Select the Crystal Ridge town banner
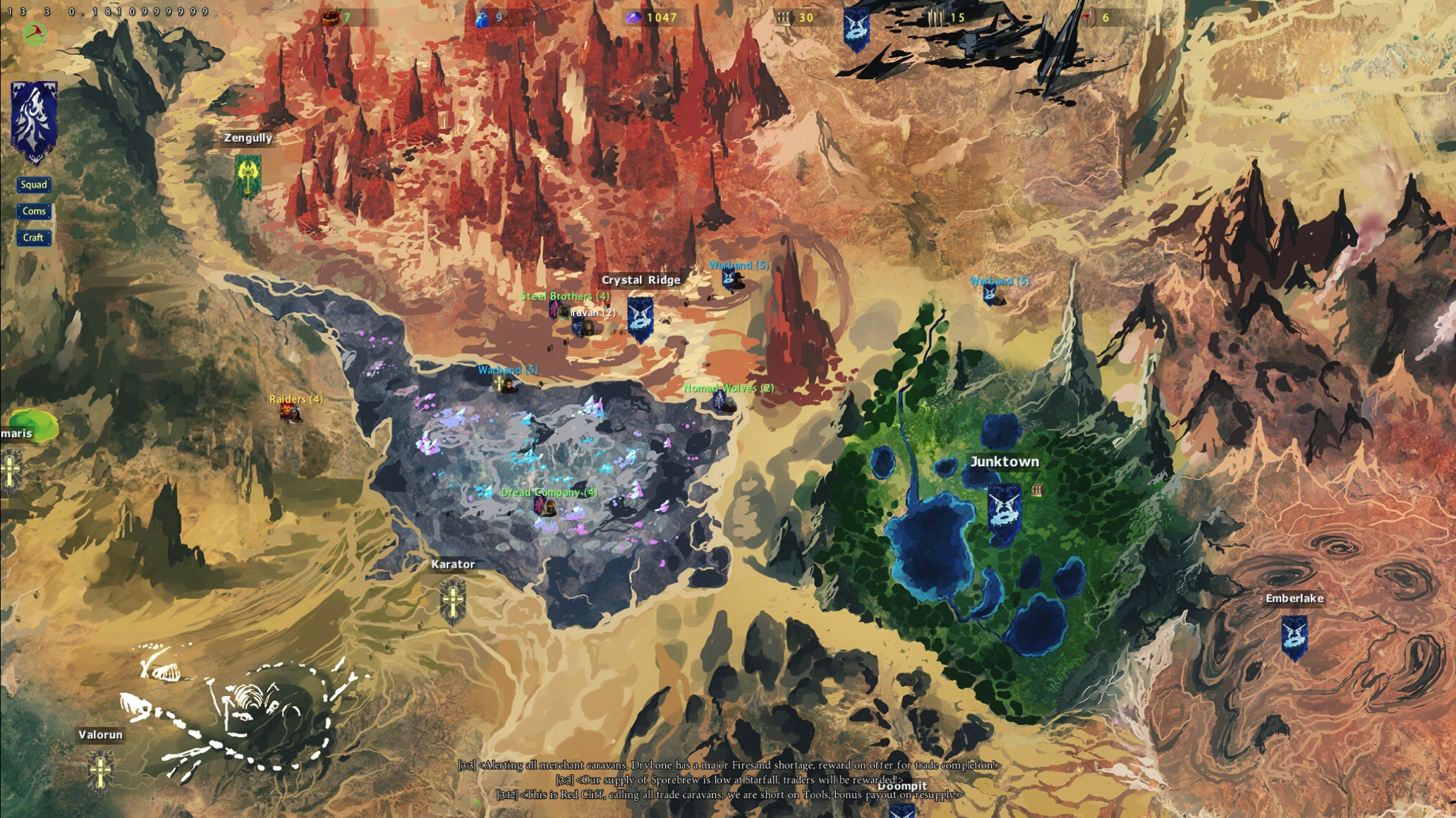1456x818 pixels. click(x=640, y=319)
